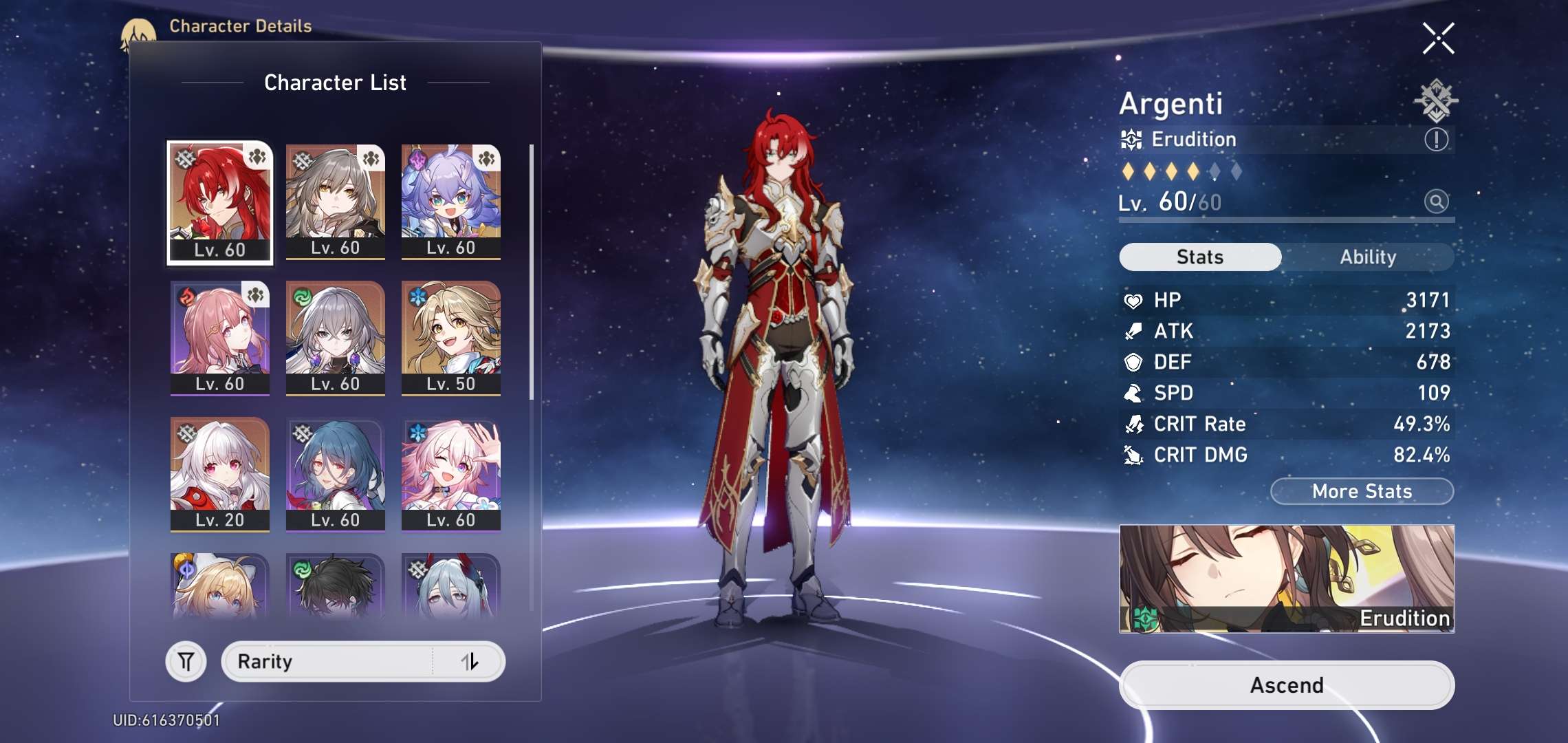Select the Stats tab

[1200, 257]
